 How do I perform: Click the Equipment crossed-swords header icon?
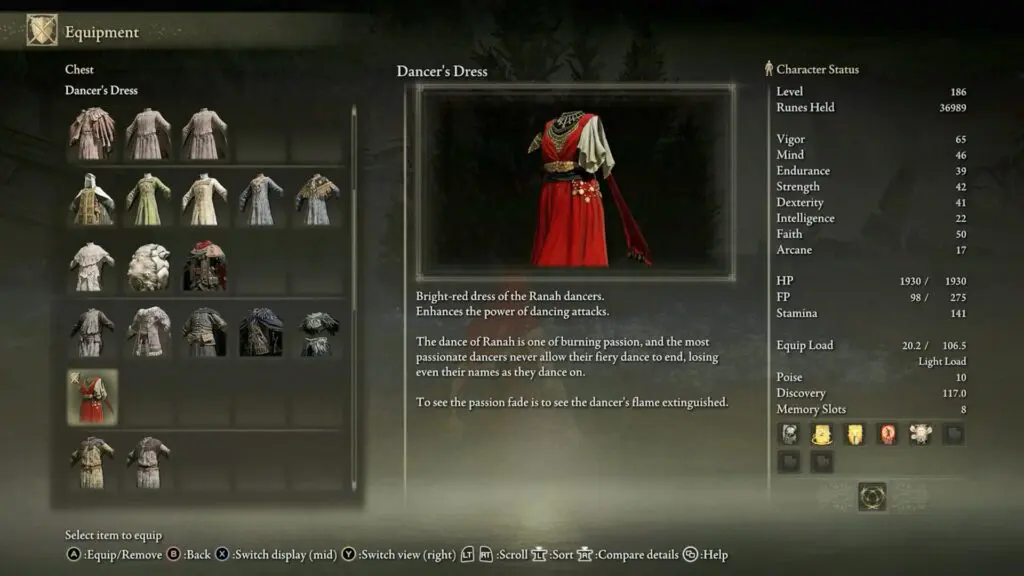tap(42, 31)
